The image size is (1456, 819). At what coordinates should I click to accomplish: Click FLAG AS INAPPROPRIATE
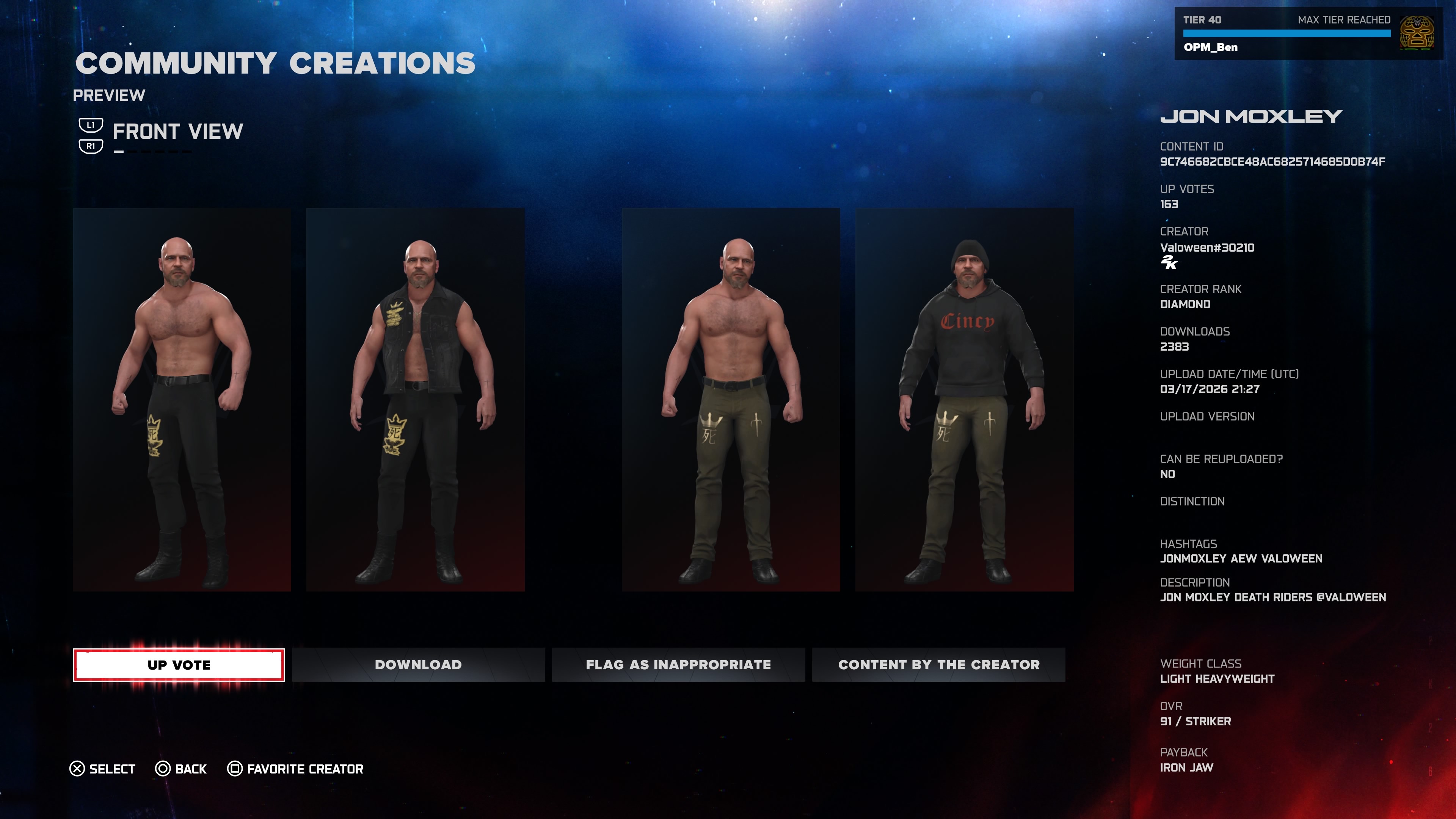[678, 665]
